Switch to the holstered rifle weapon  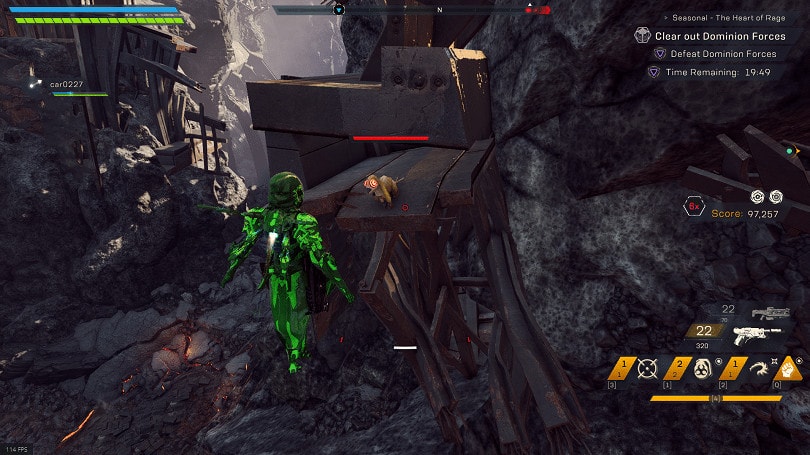tap(771, 313)
